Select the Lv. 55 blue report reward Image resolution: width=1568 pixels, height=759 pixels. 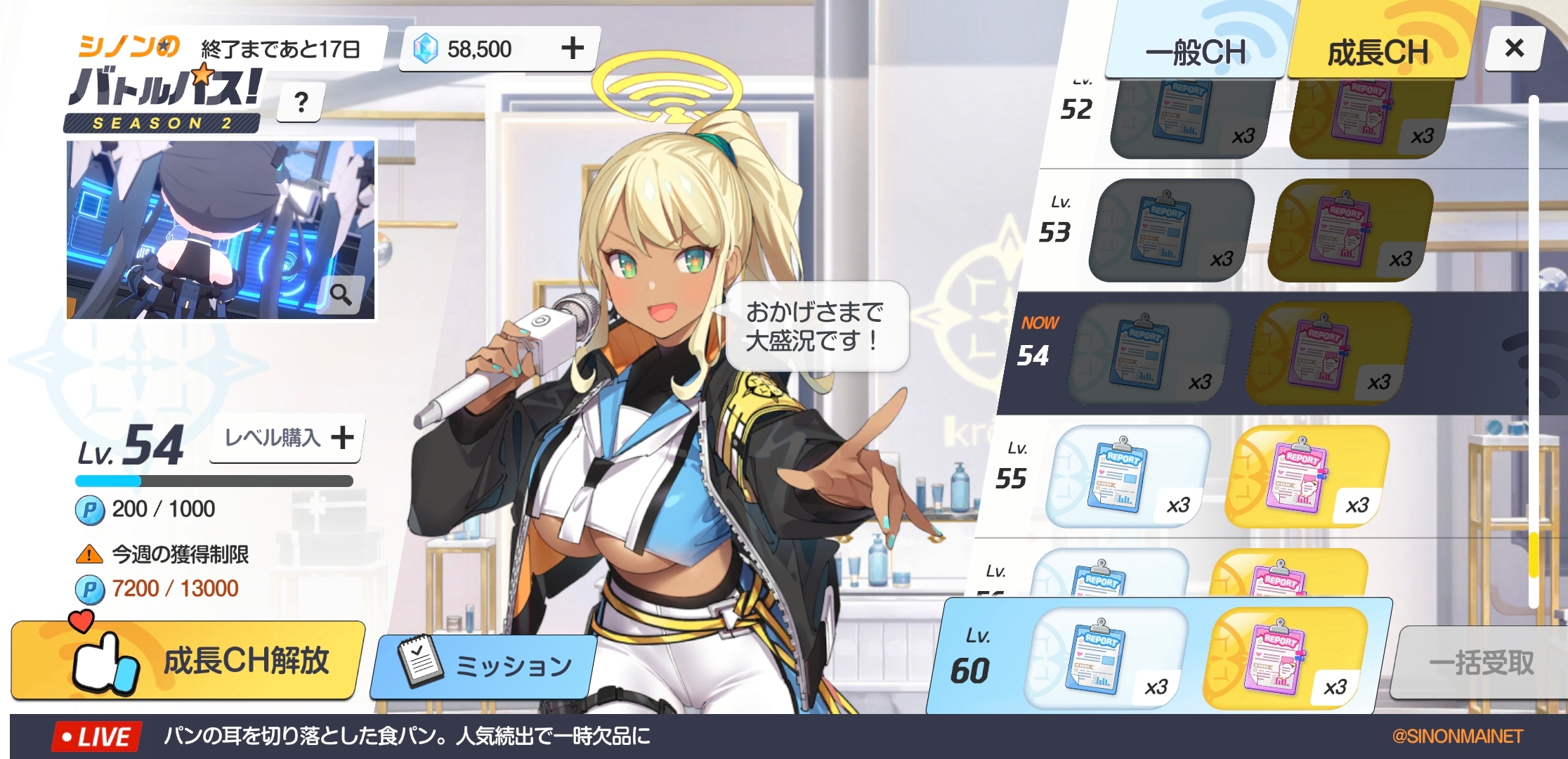pyautogui.click(x=1126, y=476)
